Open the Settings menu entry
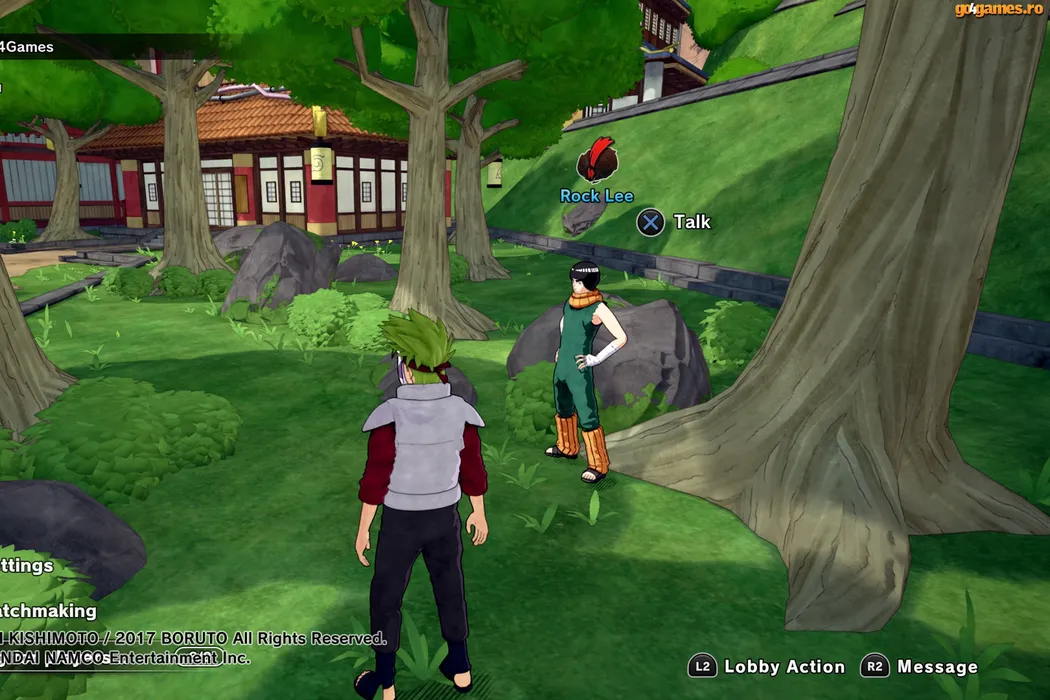 pyautogui.click(x=26, y=566)
